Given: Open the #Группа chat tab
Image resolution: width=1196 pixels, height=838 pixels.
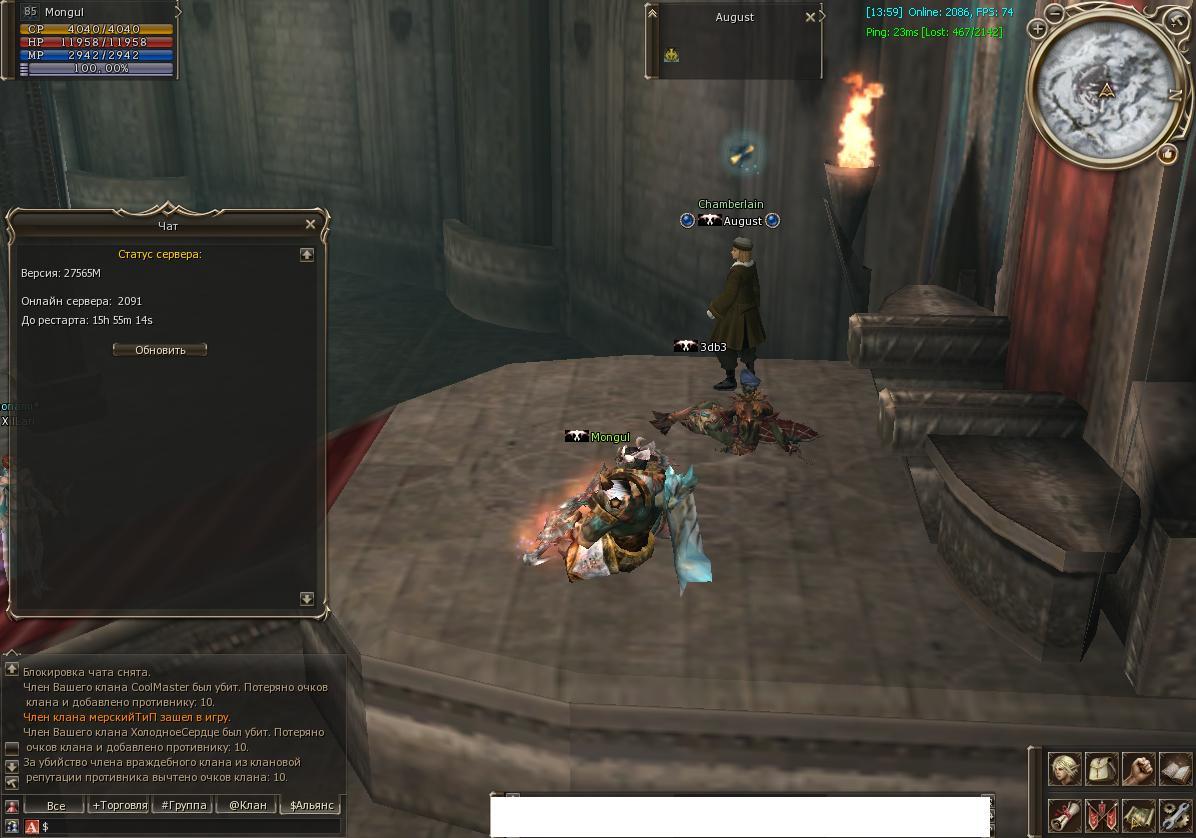Looking at the screenshot, I should (x=184, y=805).
